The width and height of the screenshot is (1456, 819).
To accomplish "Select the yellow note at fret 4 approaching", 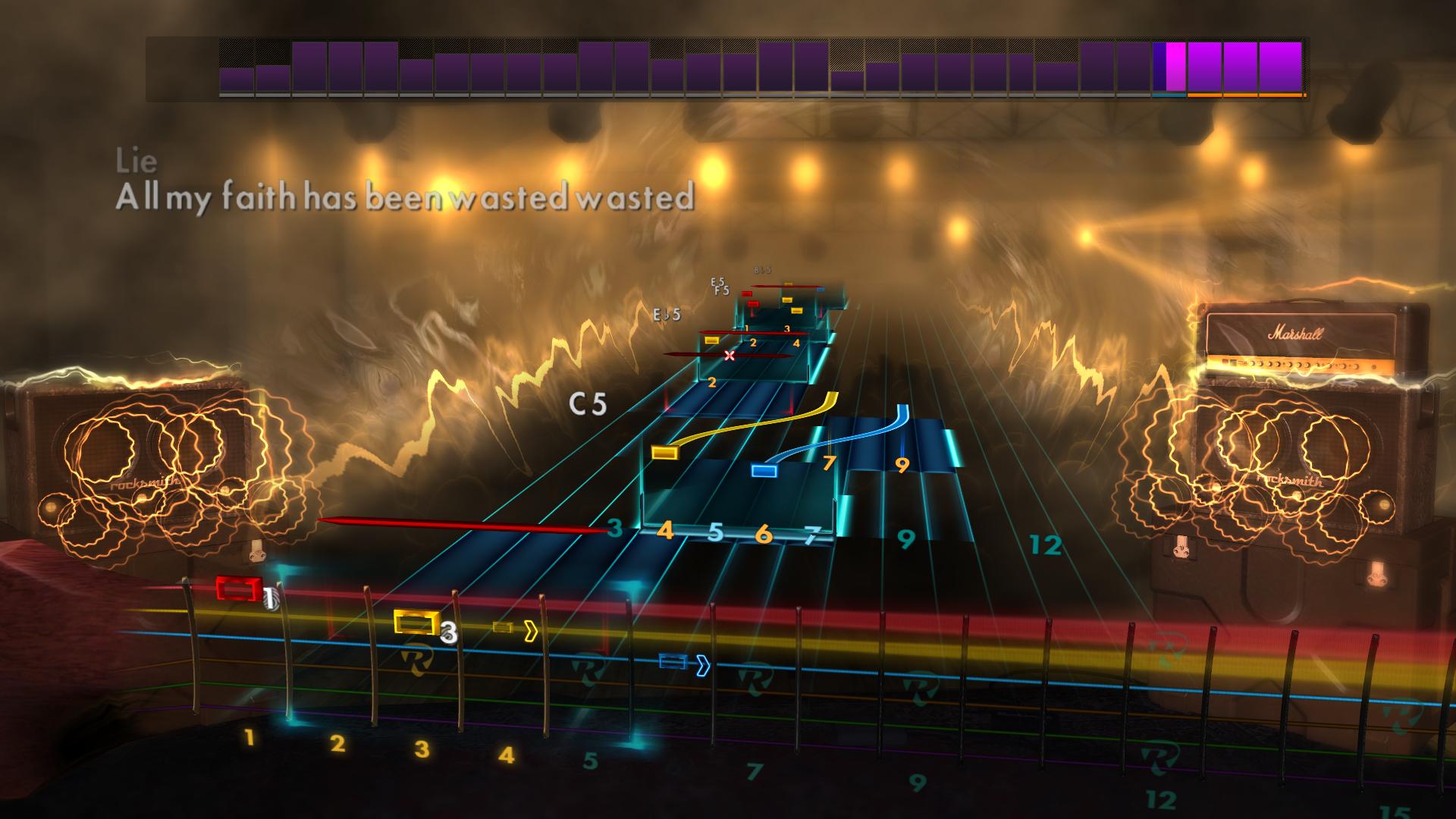I will point(665,453).
